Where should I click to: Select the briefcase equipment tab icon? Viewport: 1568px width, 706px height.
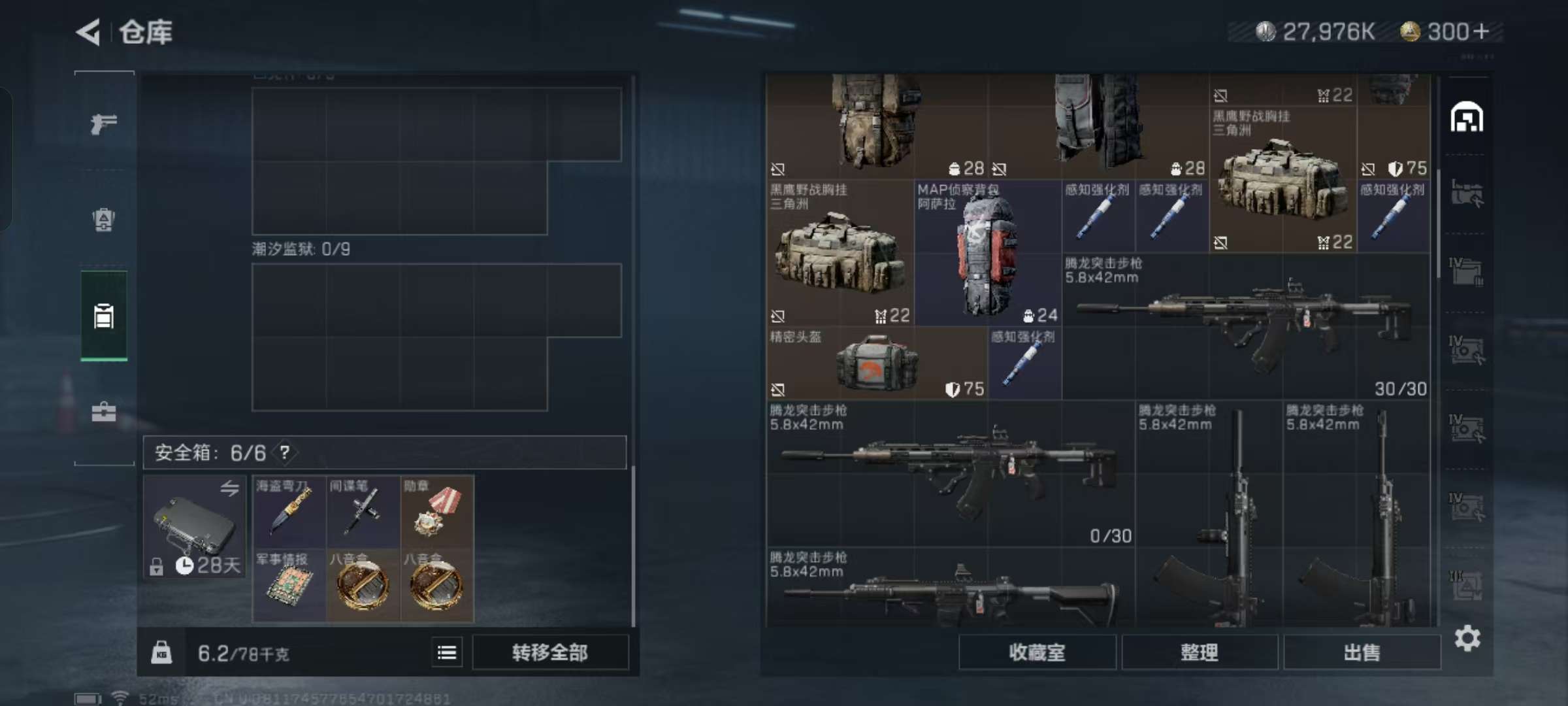(x=105, y=412)
